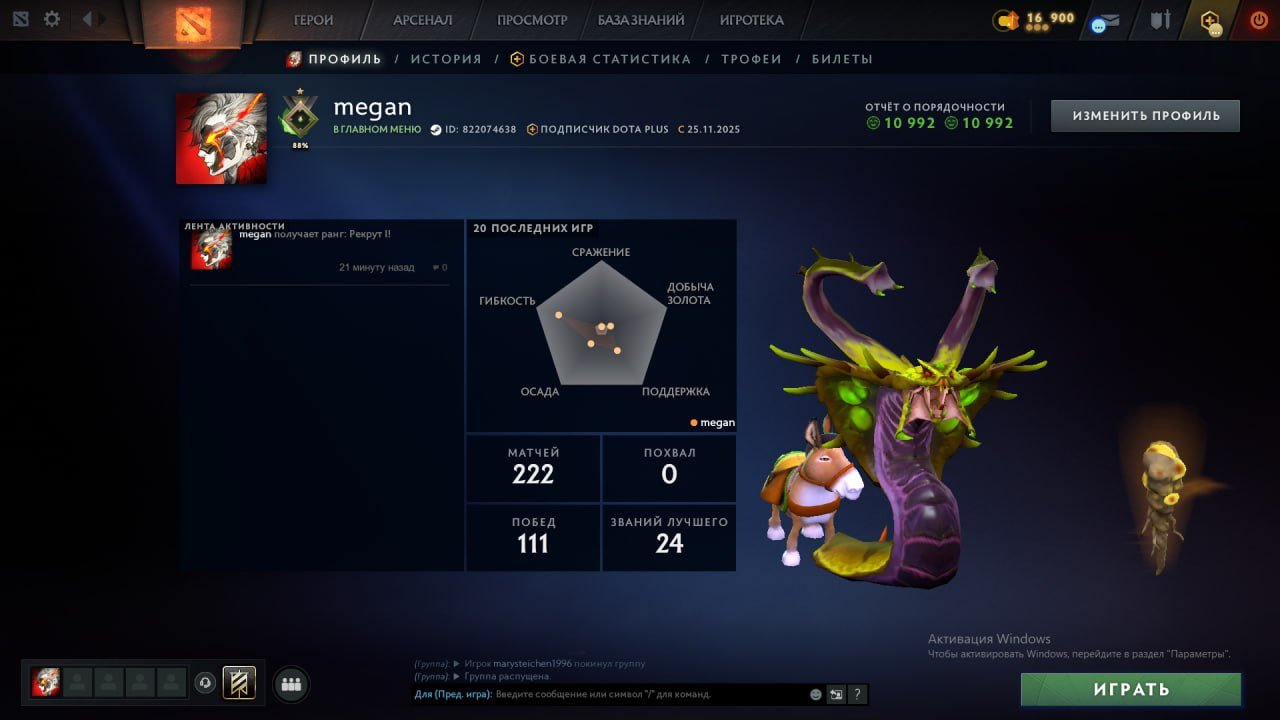Click the red power exit icon
1280x720 pixels.
coord(1259,18)
